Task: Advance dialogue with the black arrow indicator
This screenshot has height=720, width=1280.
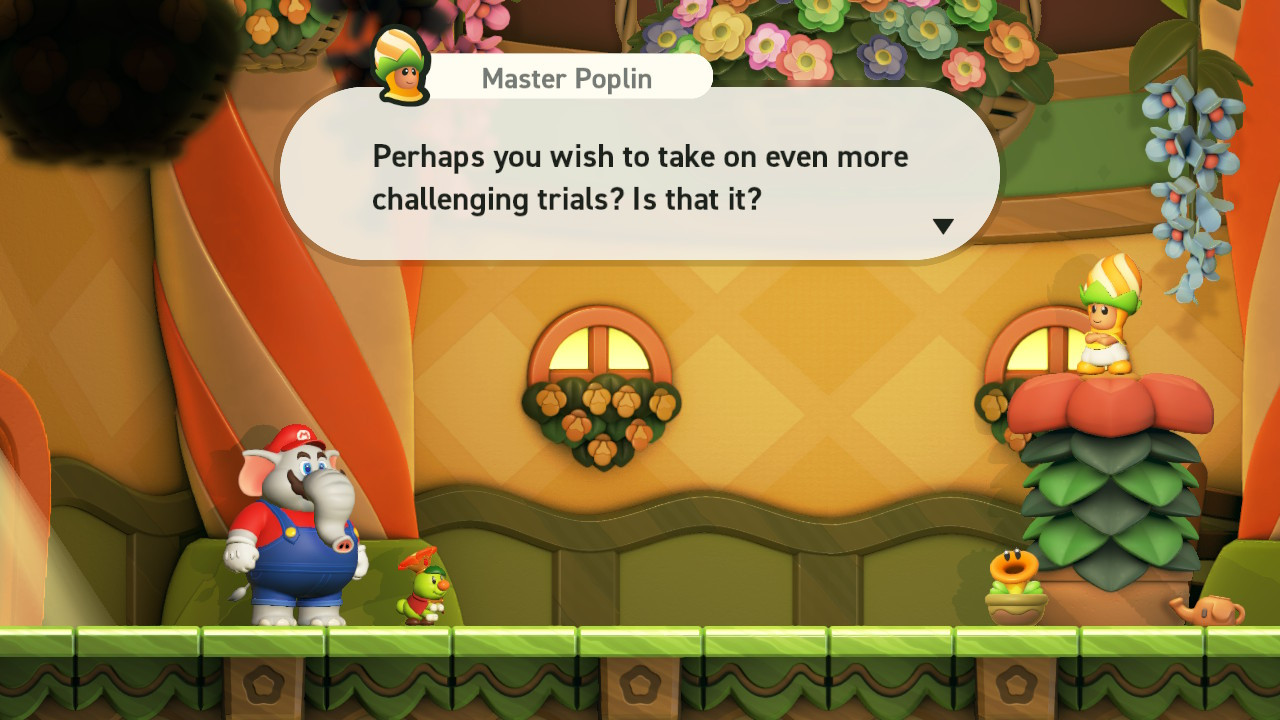Action: [x=943, y=227]
